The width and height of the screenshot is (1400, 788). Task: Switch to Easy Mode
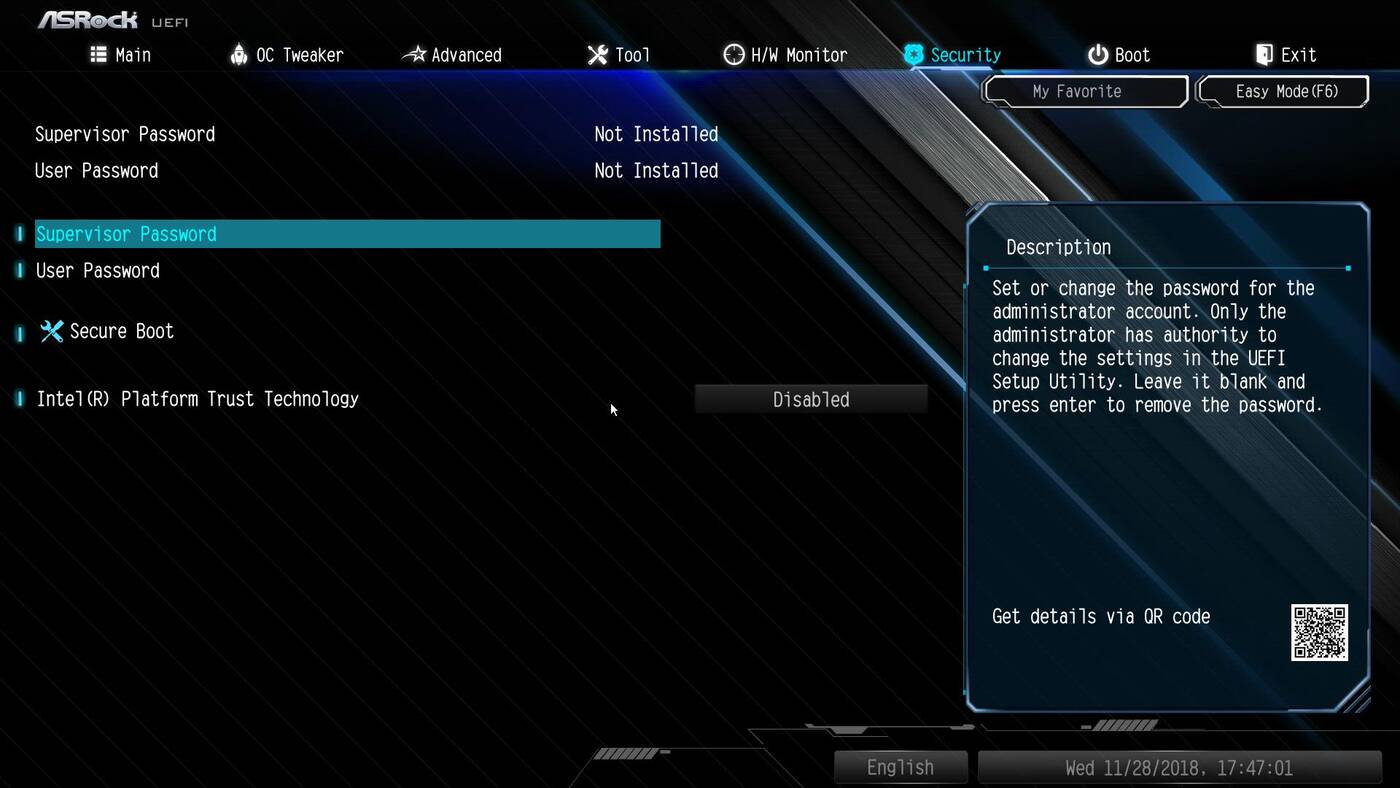pos(1285,91)
